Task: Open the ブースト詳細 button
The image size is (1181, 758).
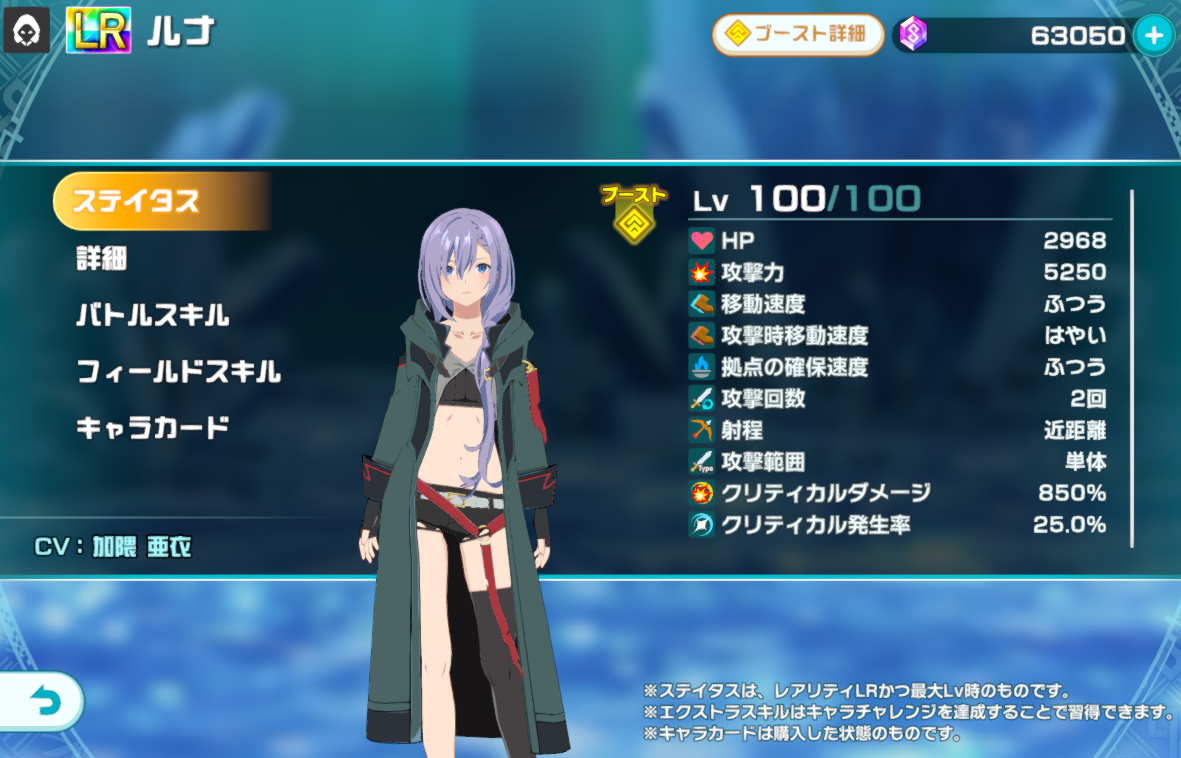Action: click(x=798, y=35)
